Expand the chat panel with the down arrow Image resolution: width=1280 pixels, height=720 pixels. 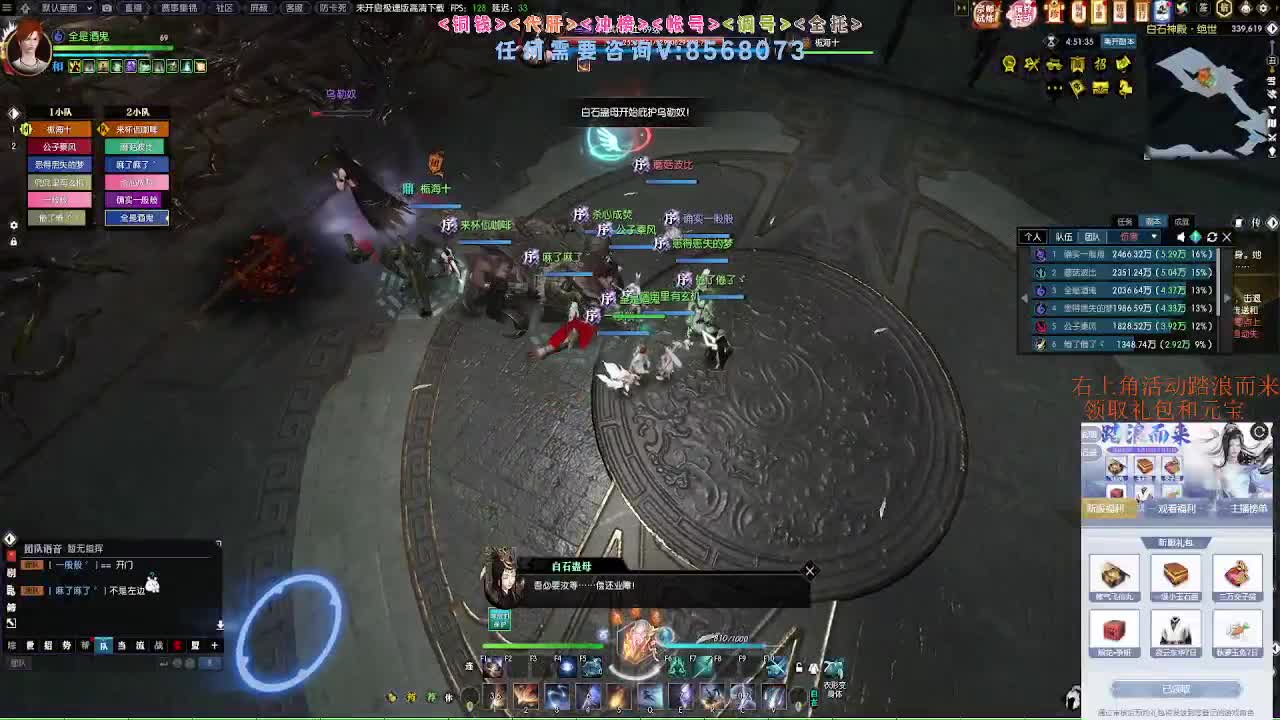220,623
